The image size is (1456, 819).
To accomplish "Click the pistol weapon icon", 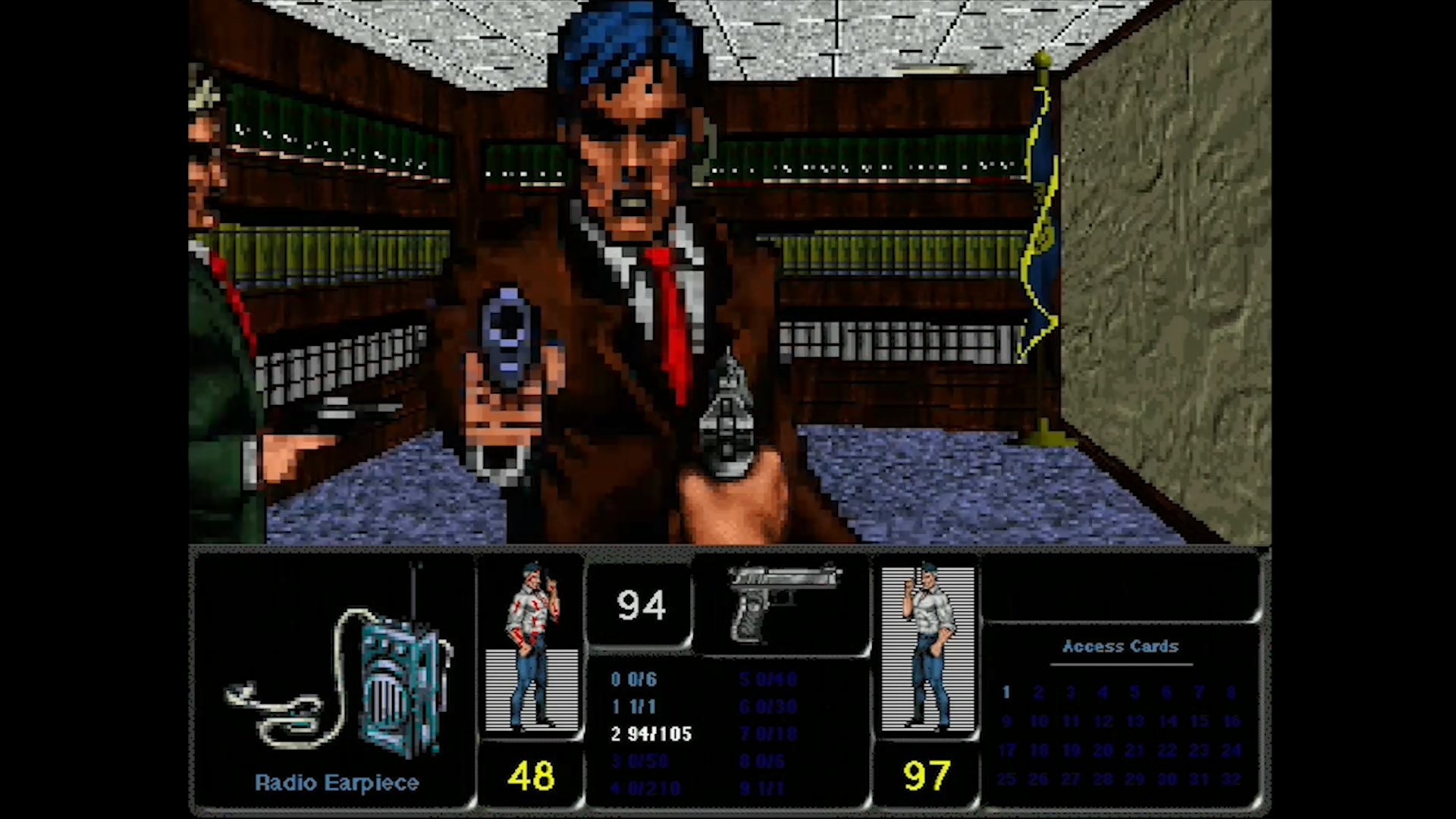I will pyautogui.click(x=781, y=603).
